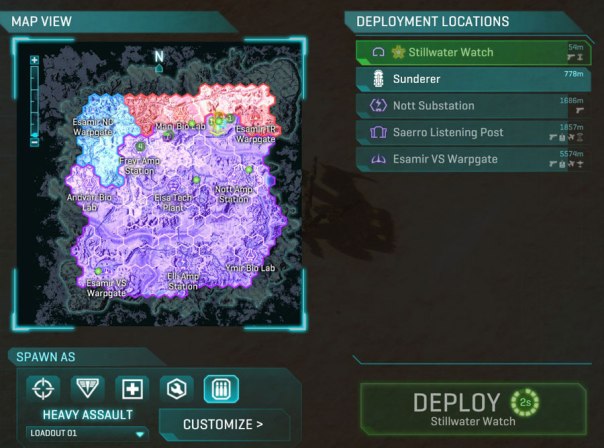Select Ymir Bio Lab on the map
The height and width of the screenshot is (448, 604).
click(x=252, y=268)
